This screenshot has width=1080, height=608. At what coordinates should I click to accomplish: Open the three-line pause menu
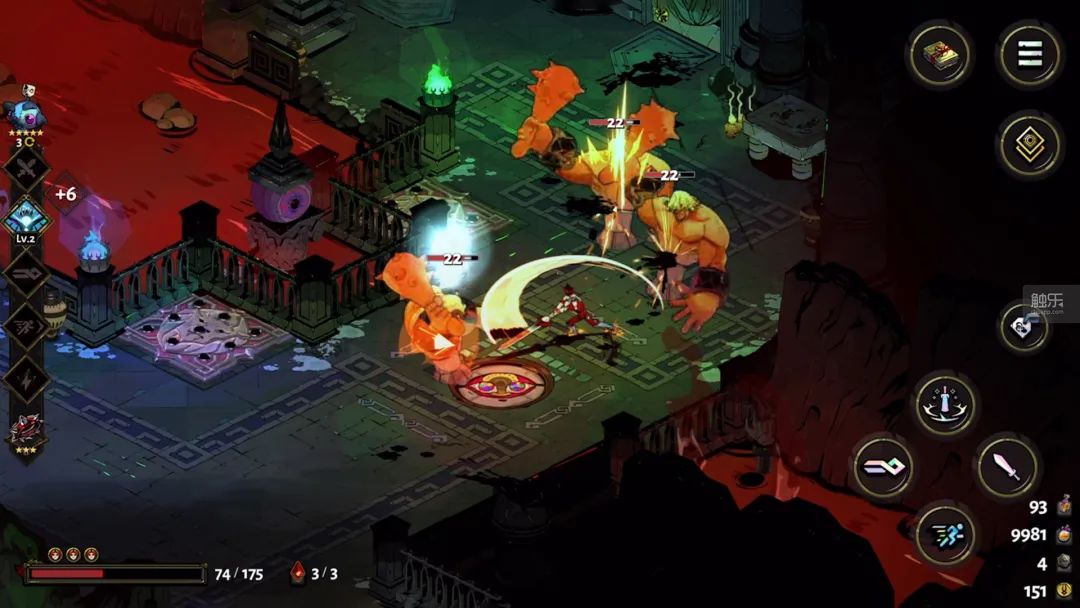pos(1030,55)
